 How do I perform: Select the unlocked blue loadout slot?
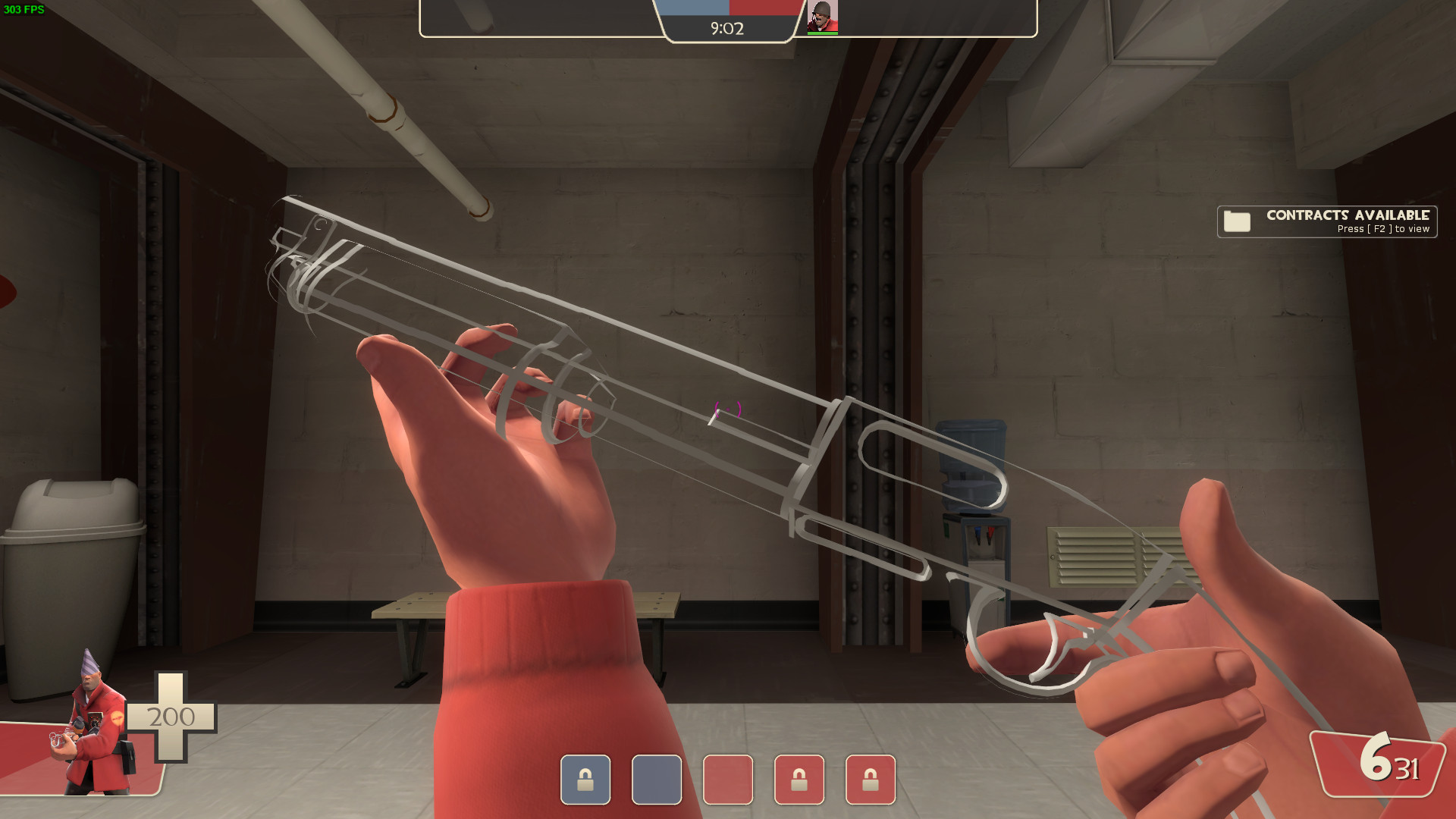click(x=657, y=780)
